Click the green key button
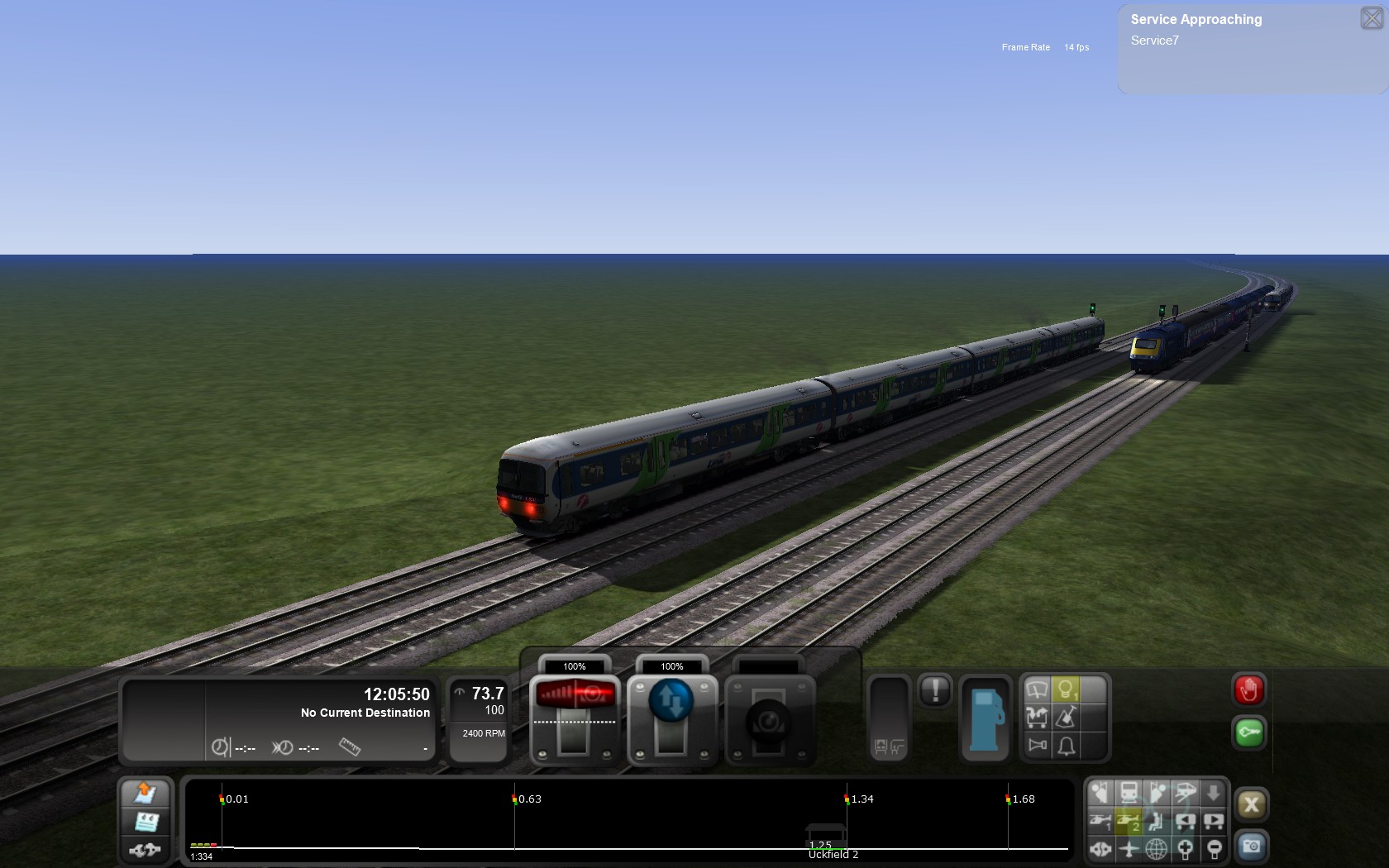Image resolution: width=1389 pixels, height=868 pixels. [x=1248, y=732]
